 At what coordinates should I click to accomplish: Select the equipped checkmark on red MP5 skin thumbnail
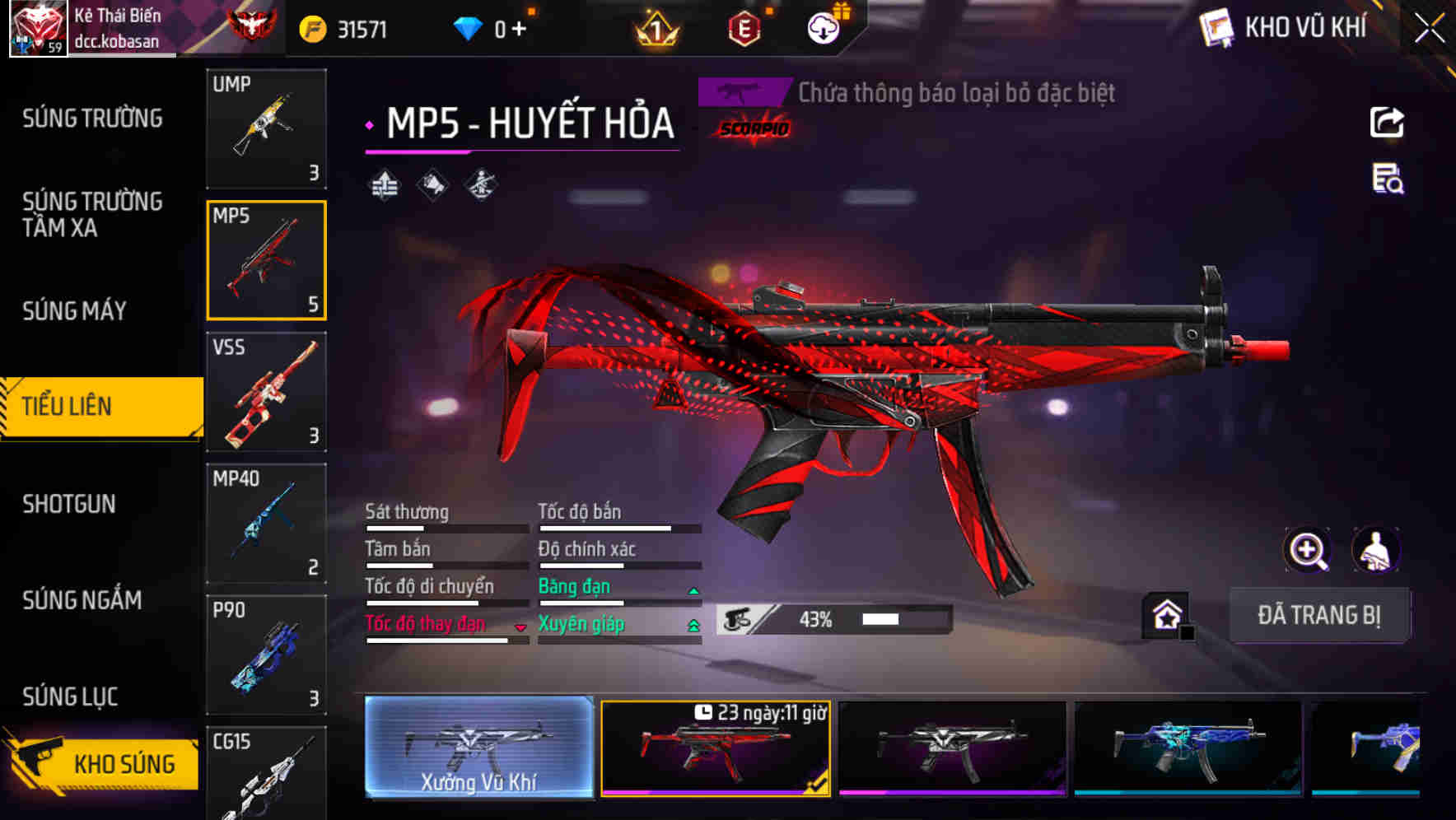click(x=815, y=785)
